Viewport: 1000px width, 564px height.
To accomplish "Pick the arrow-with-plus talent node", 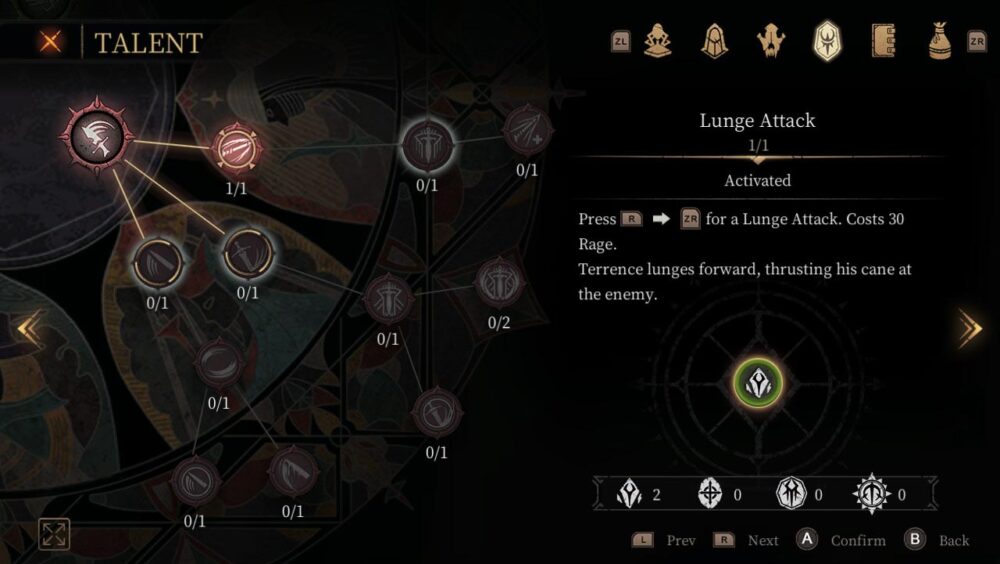I will tap(526, 130).
